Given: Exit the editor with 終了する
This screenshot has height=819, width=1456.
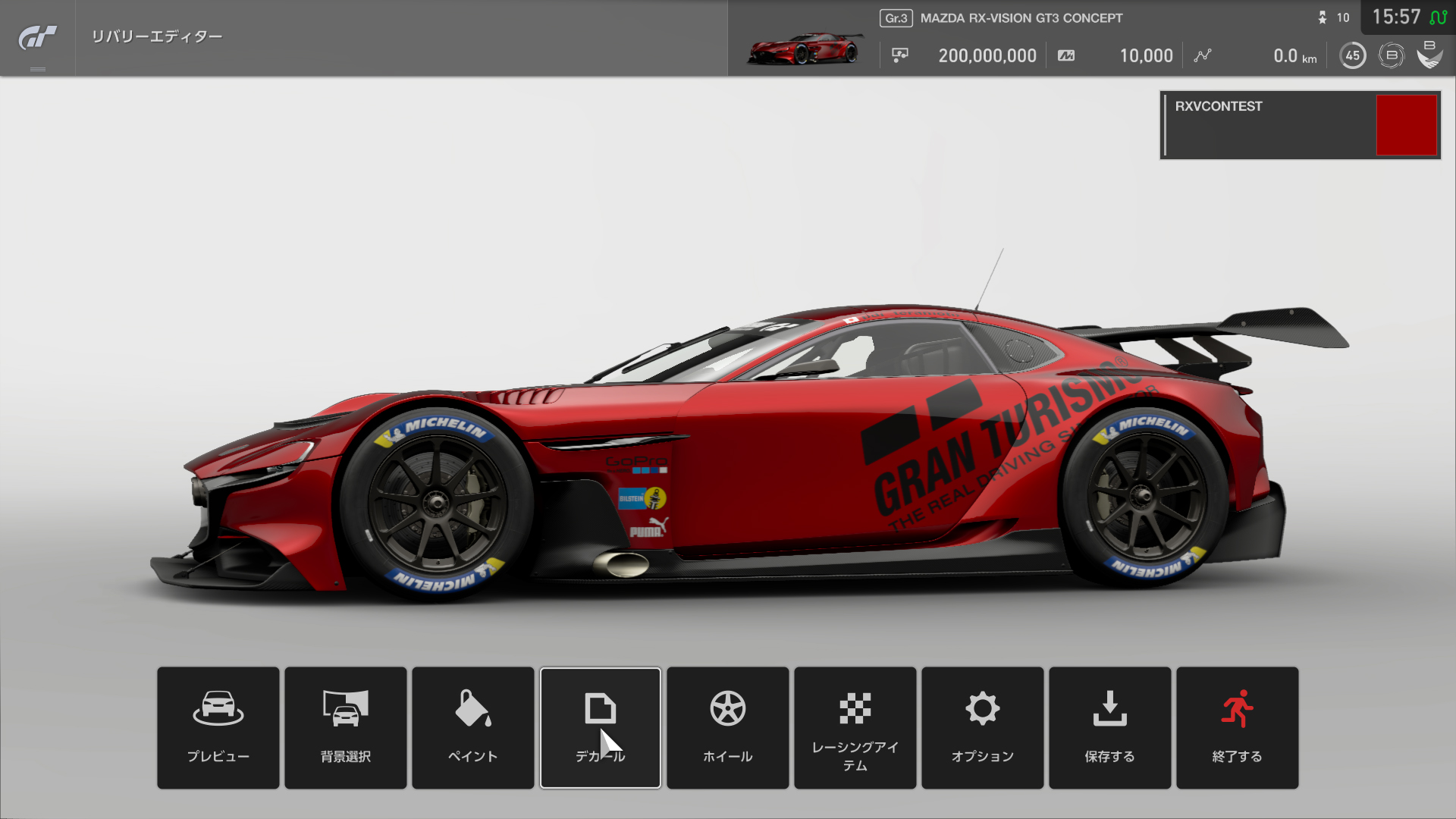Looking at the screenshot, I should [1238, 727].
